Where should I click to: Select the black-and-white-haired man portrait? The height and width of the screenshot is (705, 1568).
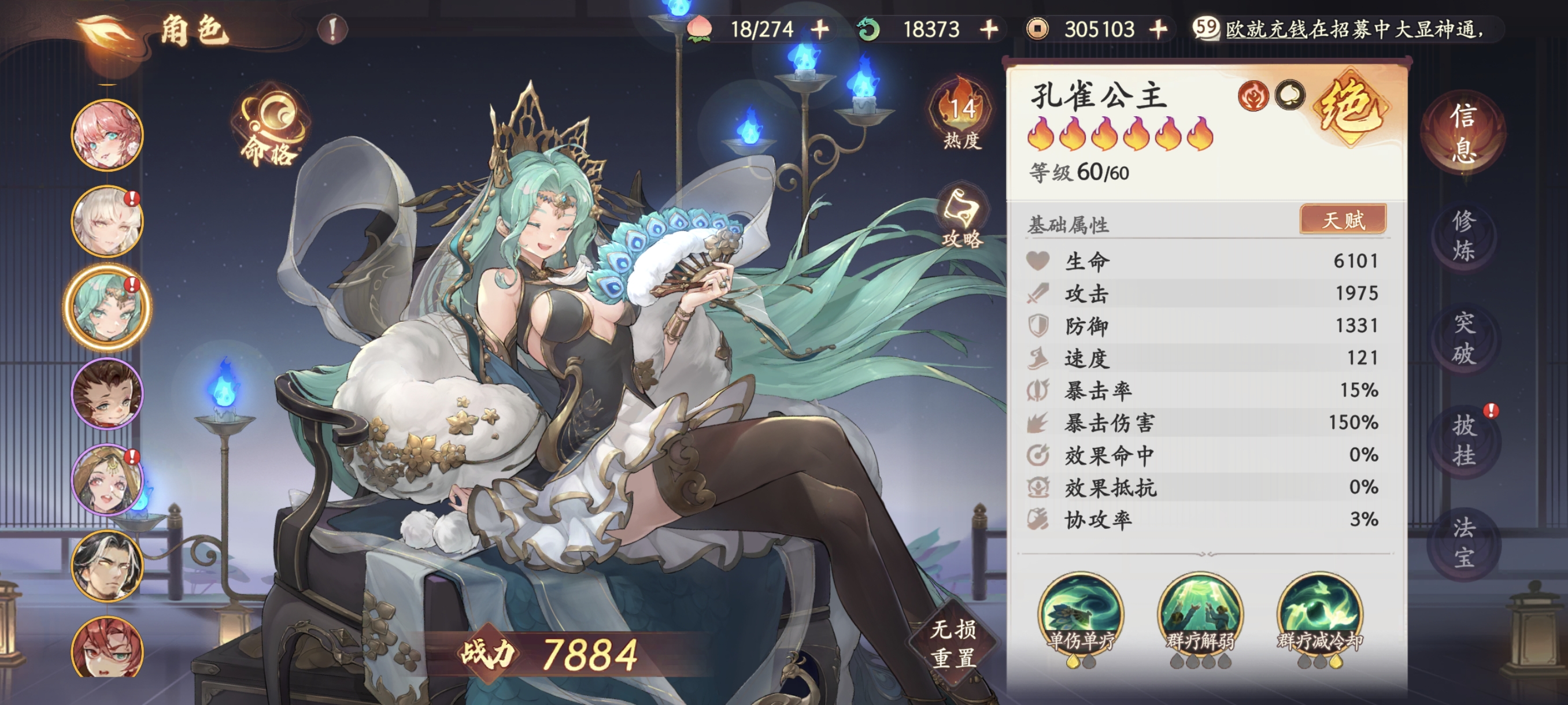pyautogui.click(x=107, y=566)
